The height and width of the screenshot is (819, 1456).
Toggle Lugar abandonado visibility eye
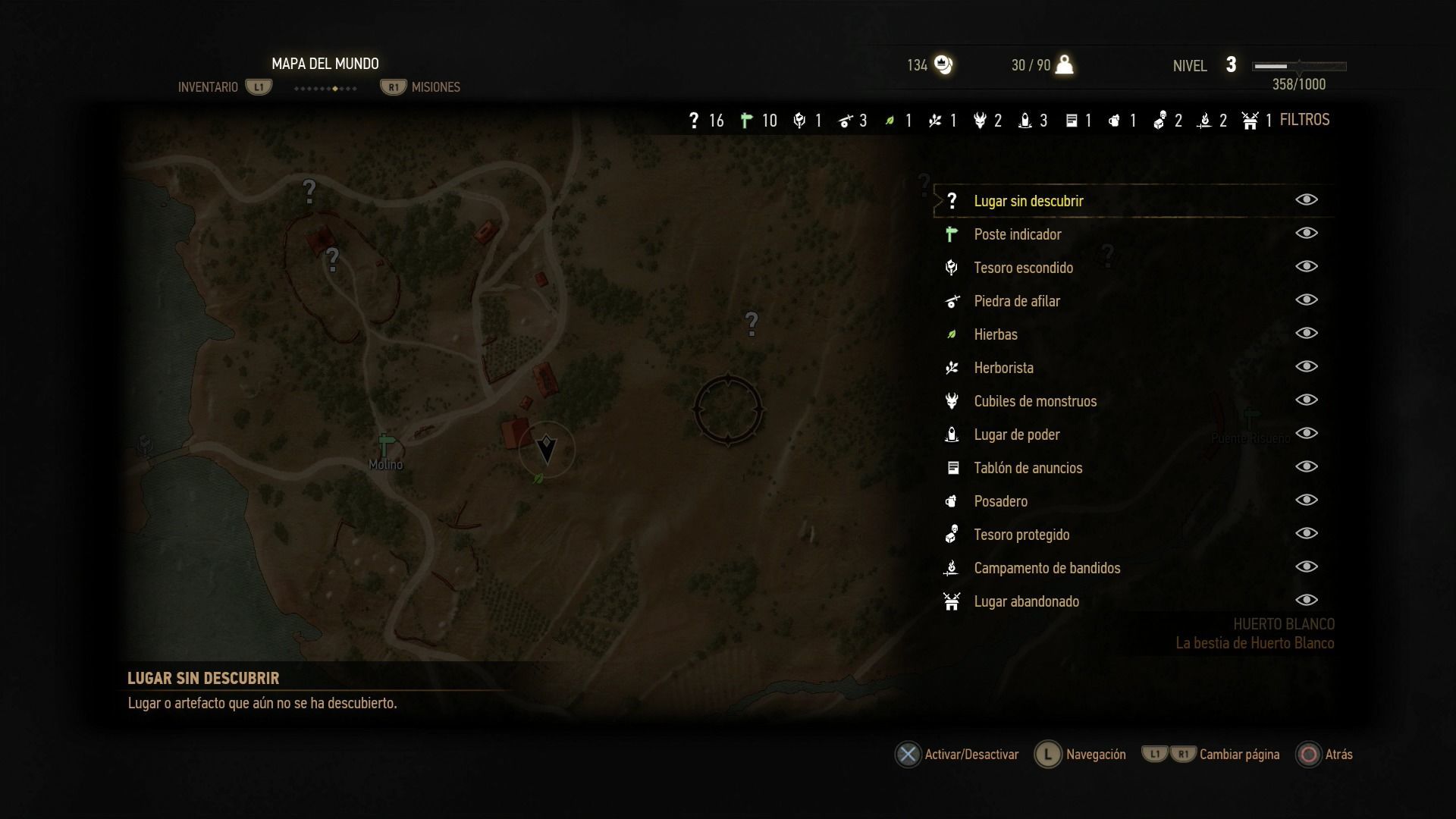tap(1306, 600)
